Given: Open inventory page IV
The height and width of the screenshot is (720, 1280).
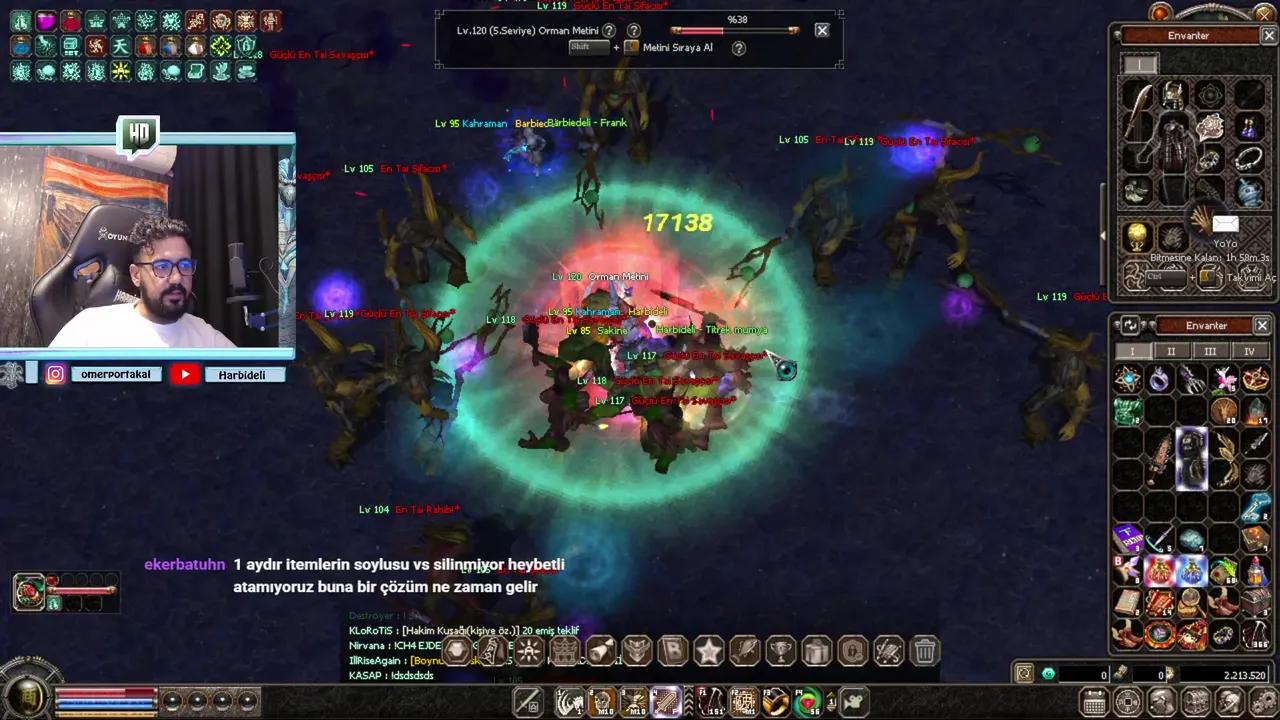Looking at the screenshot, I should [1248, 352].
